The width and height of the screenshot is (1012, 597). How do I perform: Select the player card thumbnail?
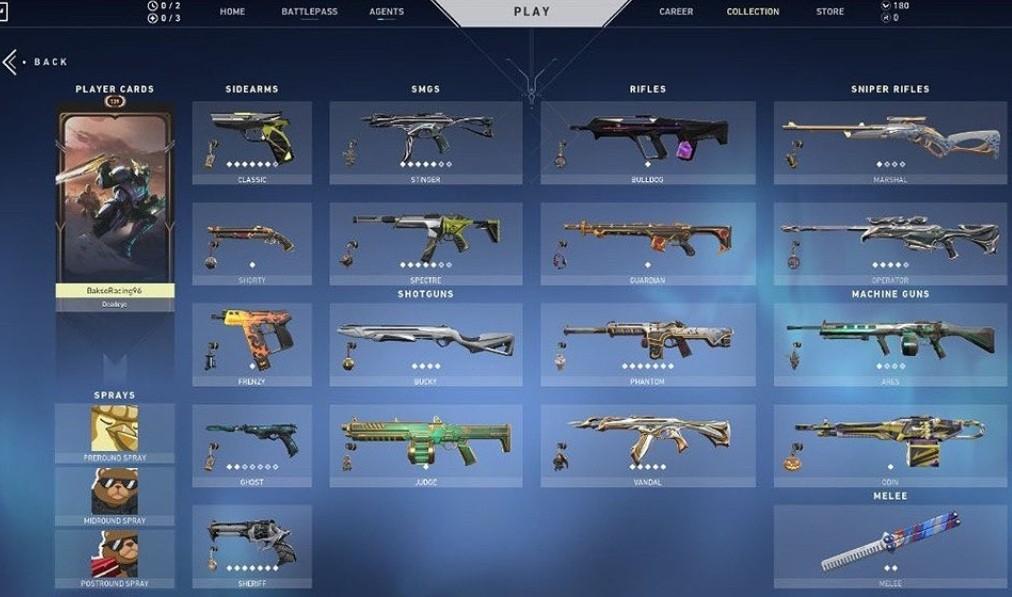[x=114, y=198]
